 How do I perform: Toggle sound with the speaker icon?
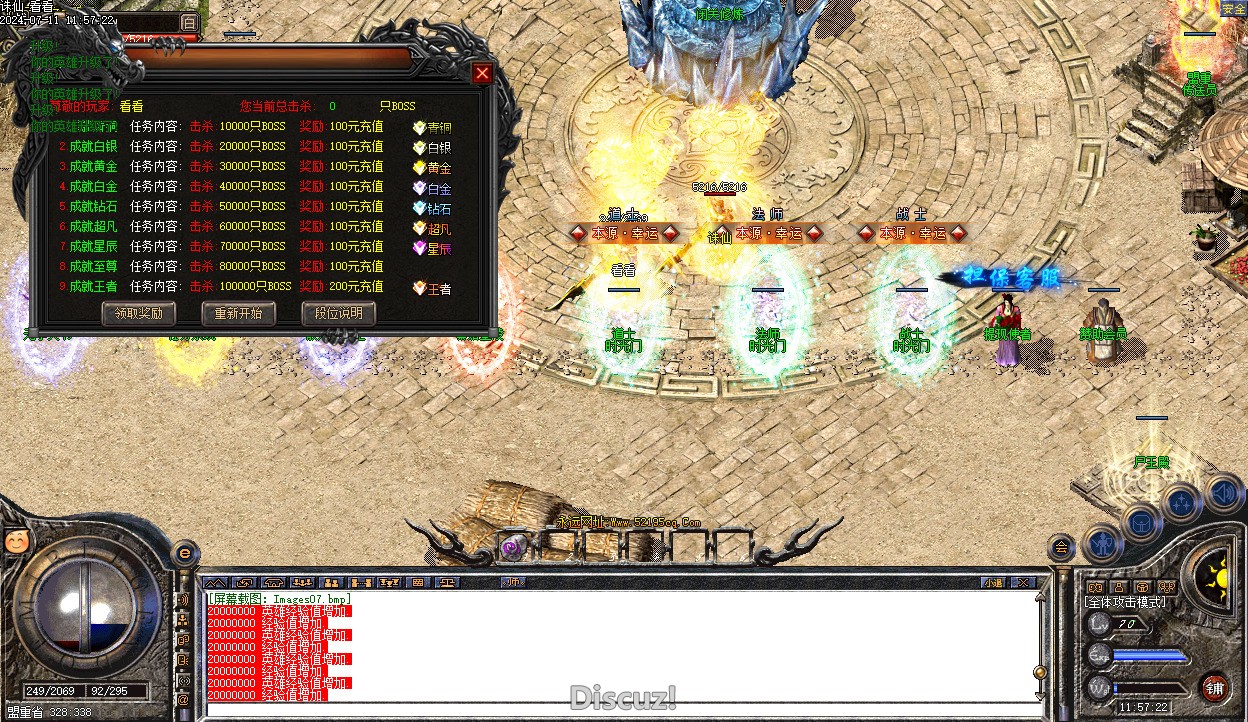pos(1222,492)
